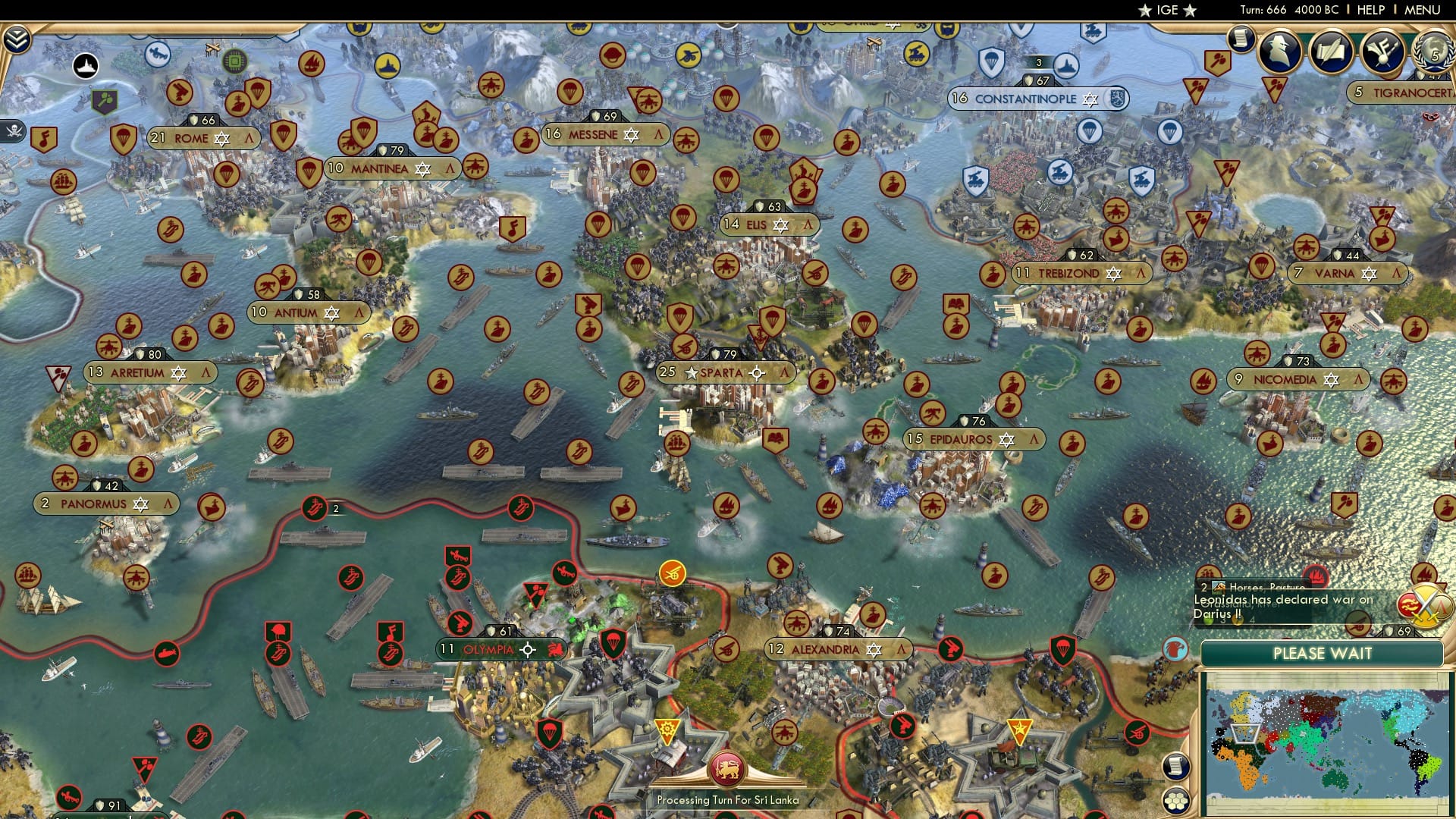Click the world map on the minimap

[x=1331, y=743]
